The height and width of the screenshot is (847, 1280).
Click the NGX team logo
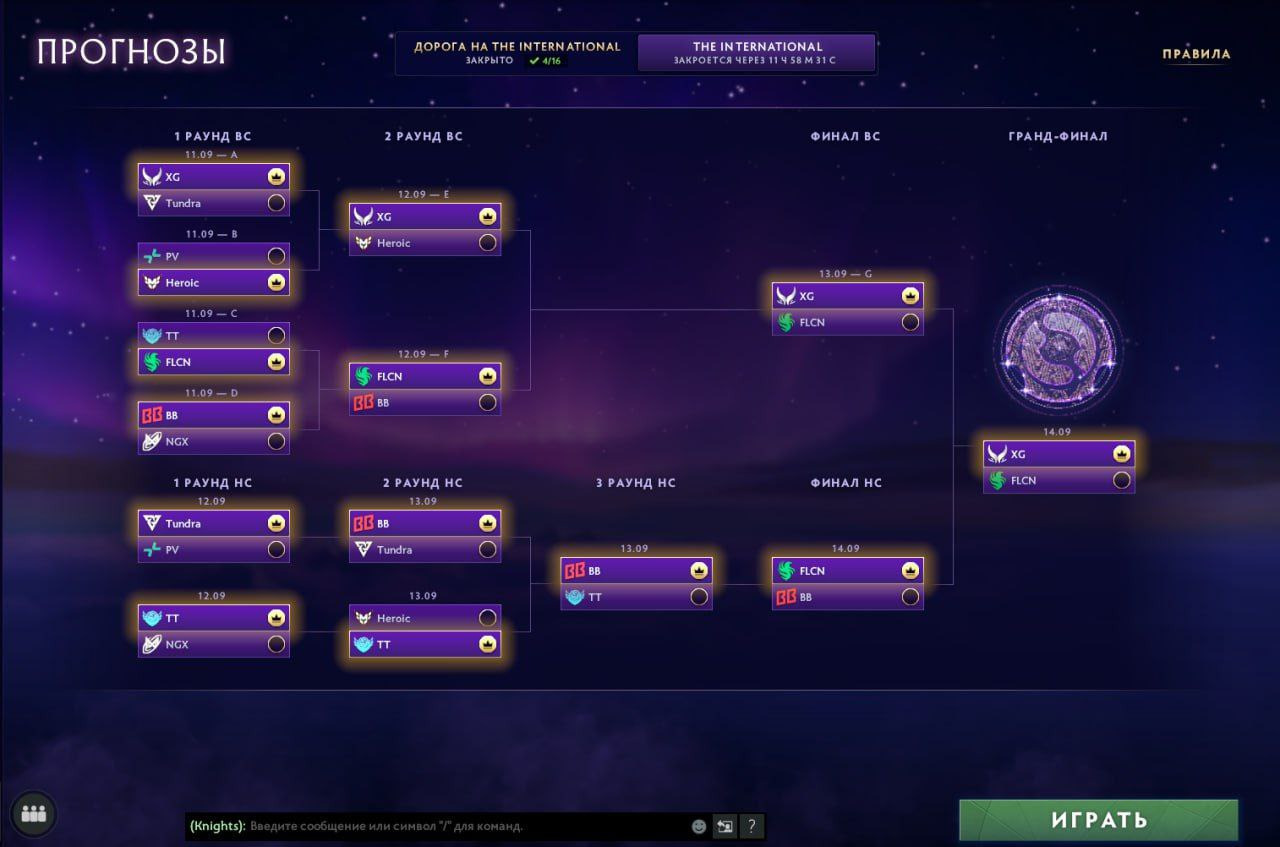pyautogui.click(x=153, y=440)
